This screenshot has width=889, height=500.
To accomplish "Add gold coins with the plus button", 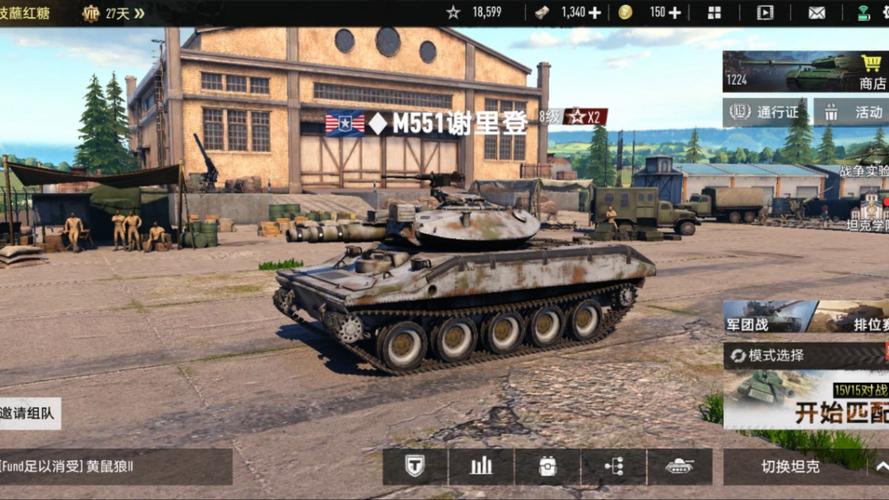I will coord(674,12).
